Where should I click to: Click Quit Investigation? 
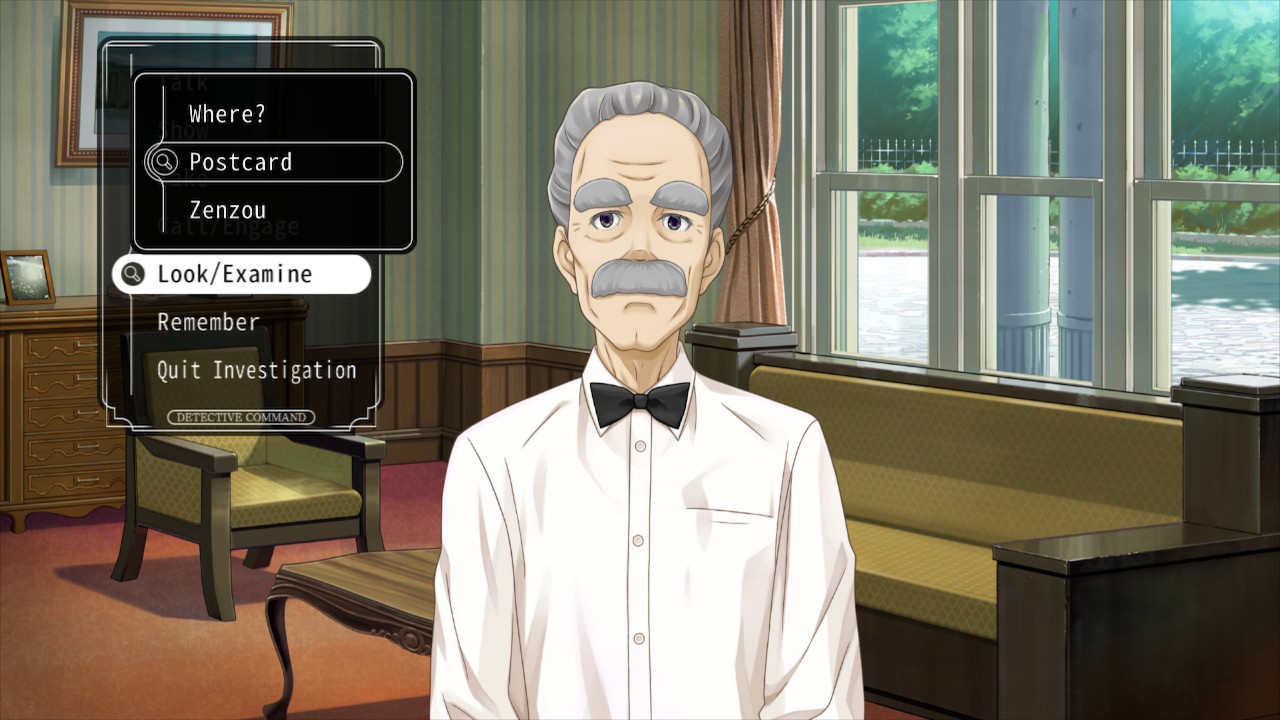(257, 370)
